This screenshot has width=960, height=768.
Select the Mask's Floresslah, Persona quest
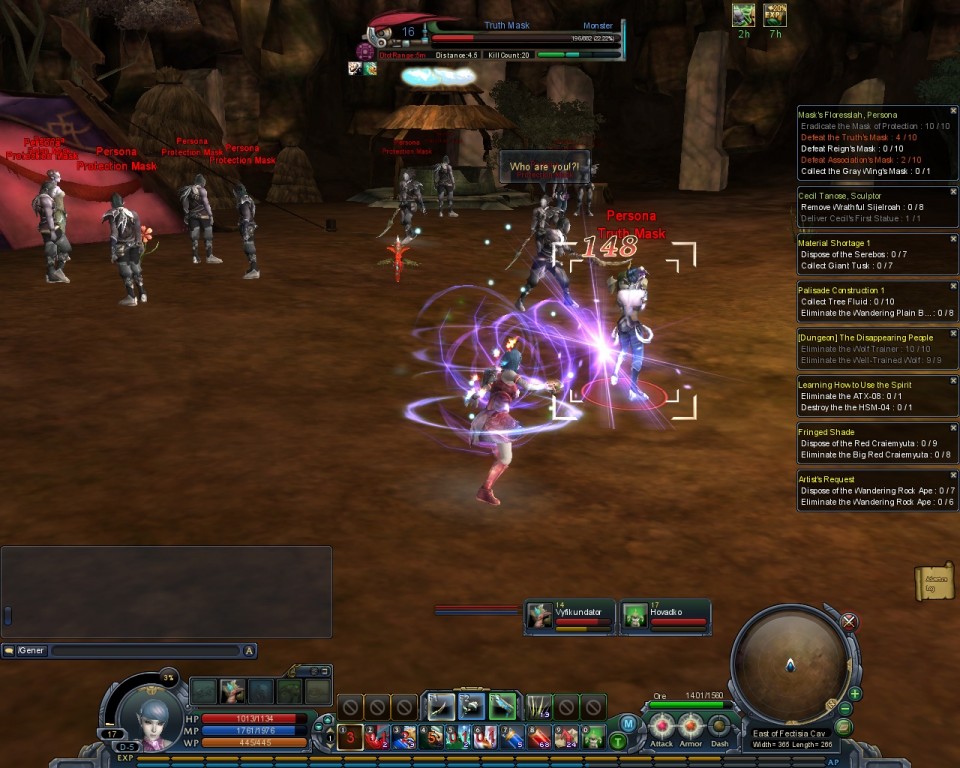847,115
